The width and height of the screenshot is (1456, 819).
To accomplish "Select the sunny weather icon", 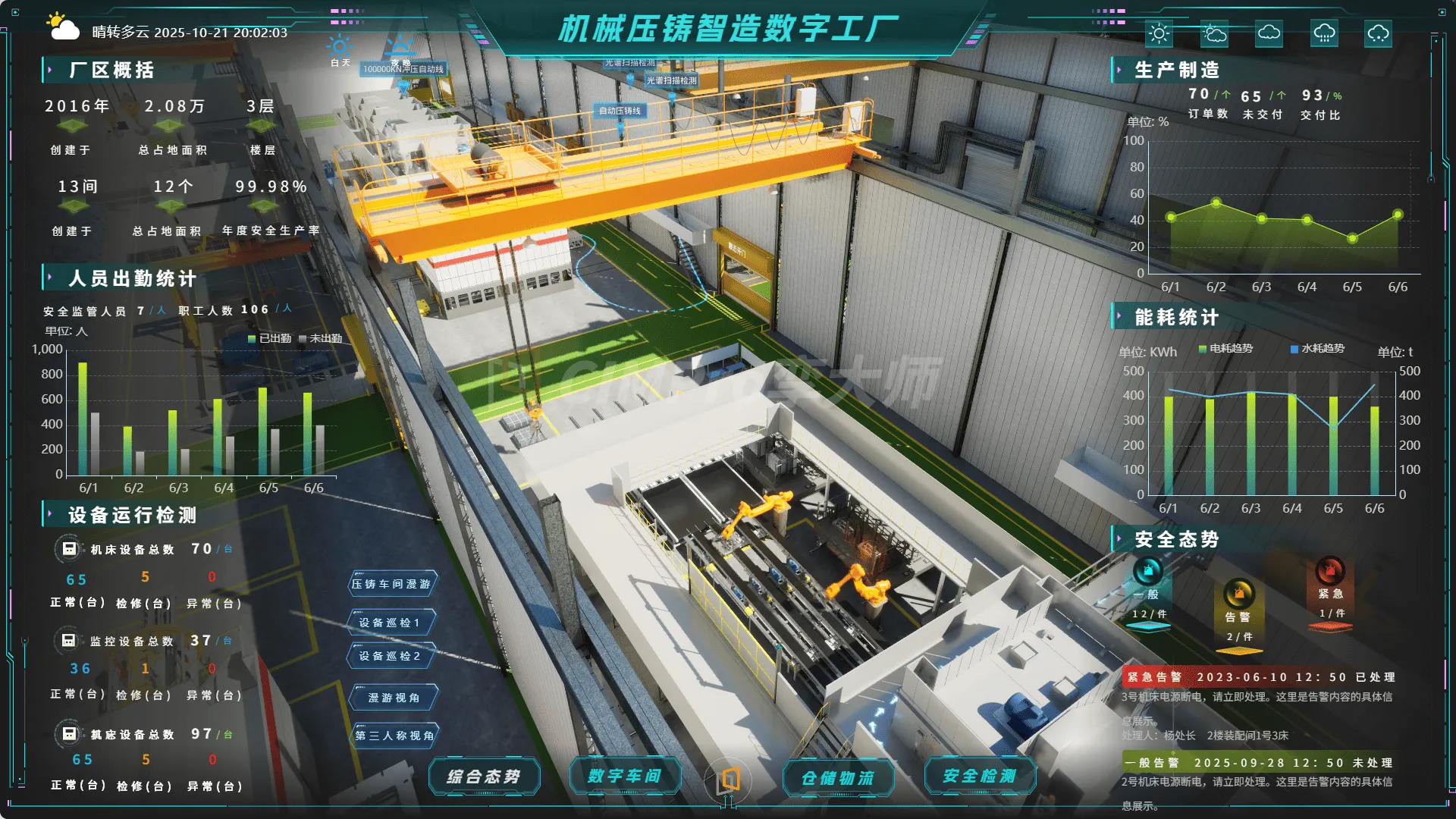I will [x=1159, y=33].
